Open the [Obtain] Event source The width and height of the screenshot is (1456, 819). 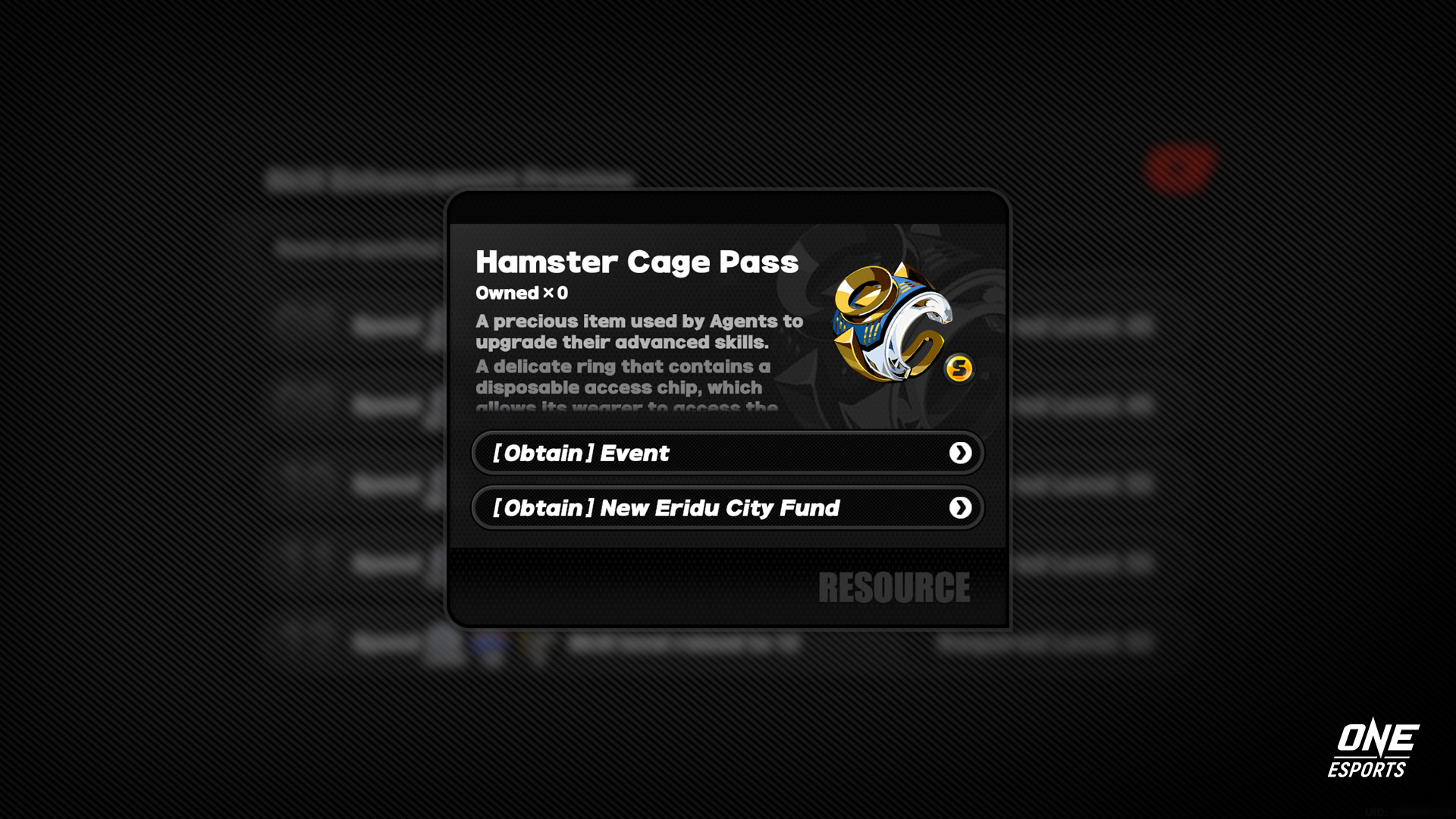click(726, 453)
